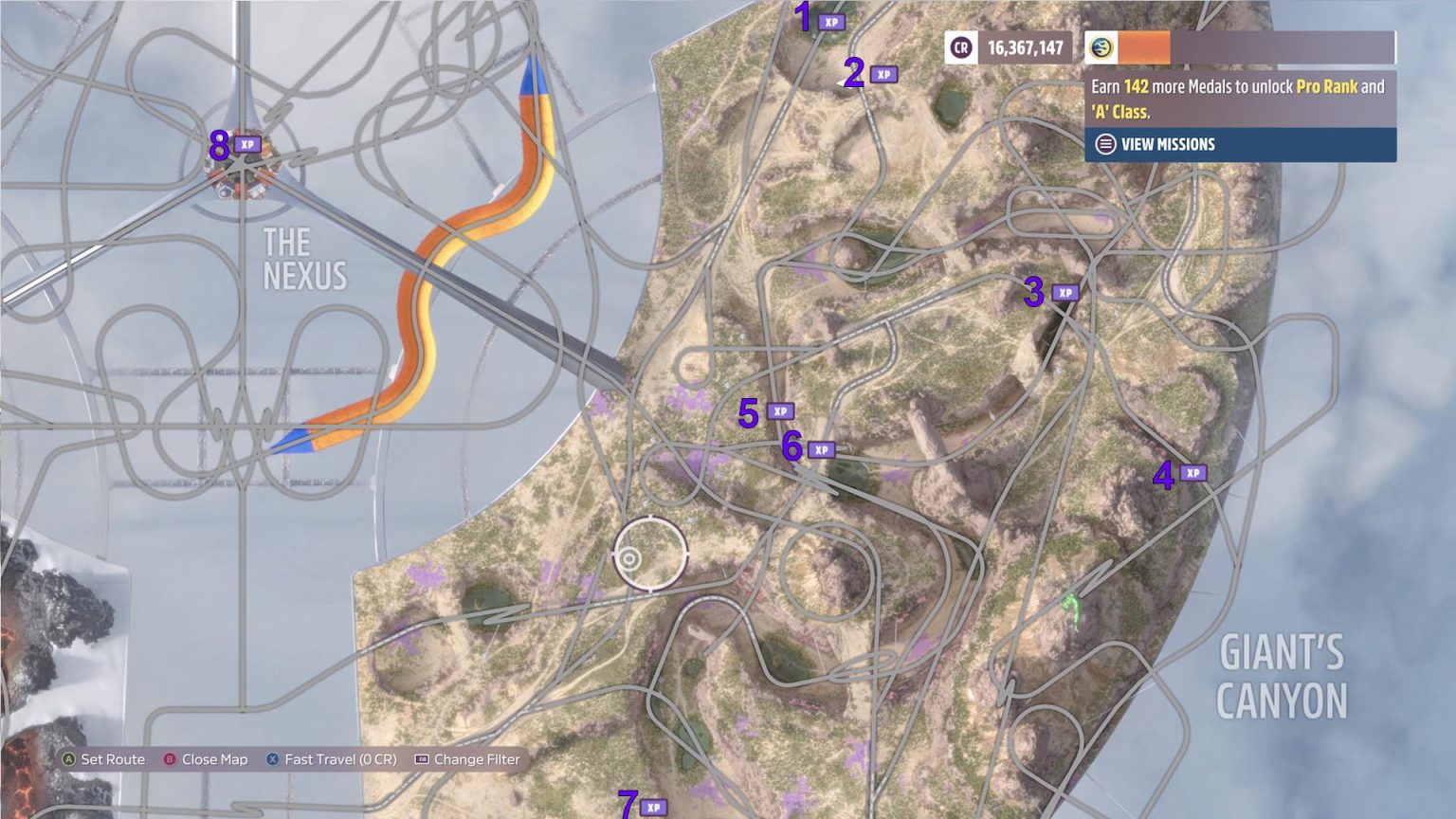
Task: Select XP board marker 3 near the ridge
Action: pyautogui.click(x=1065, y=294)
